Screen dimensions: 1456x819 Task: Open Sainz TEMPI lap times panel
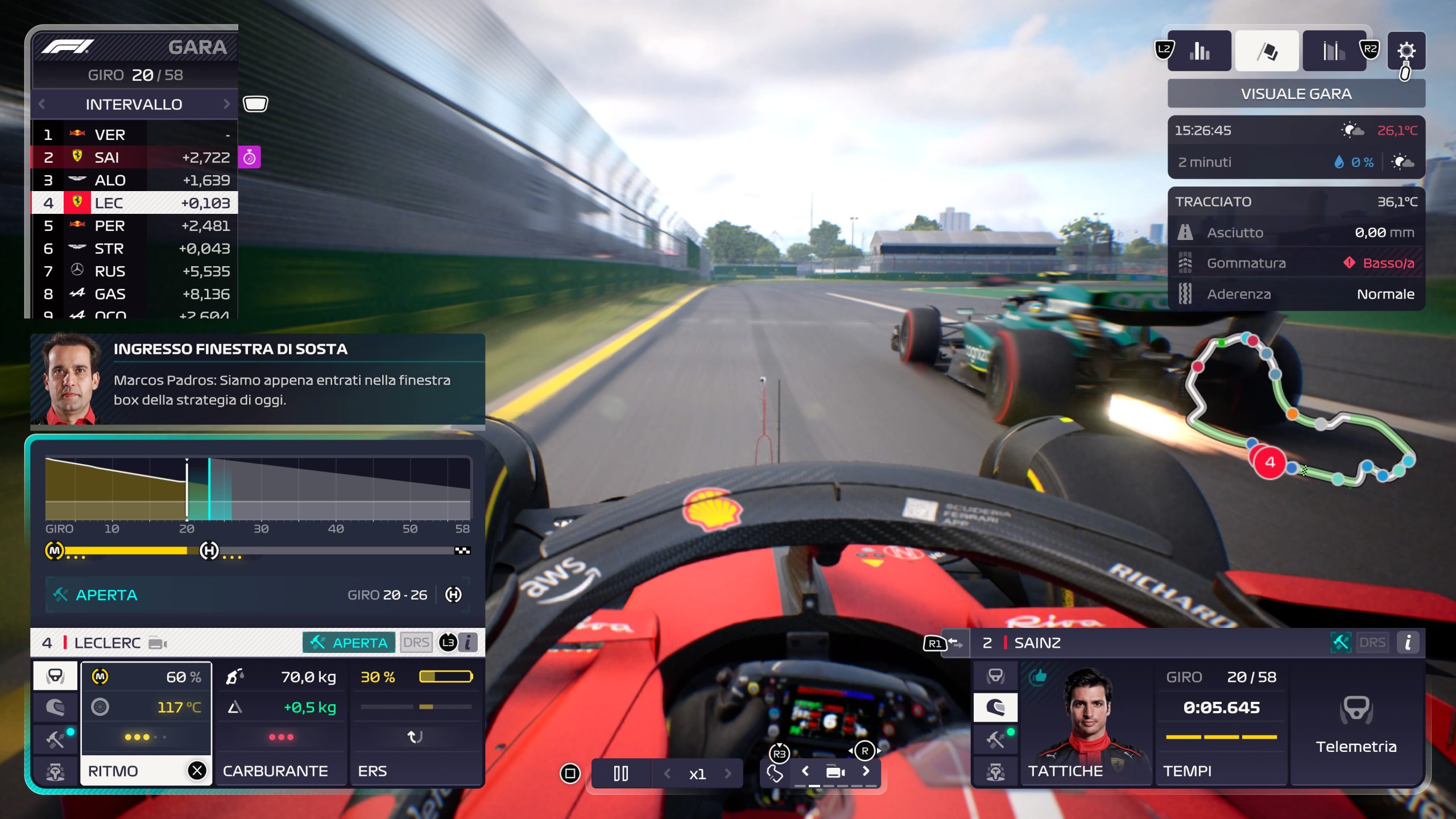1221,723
